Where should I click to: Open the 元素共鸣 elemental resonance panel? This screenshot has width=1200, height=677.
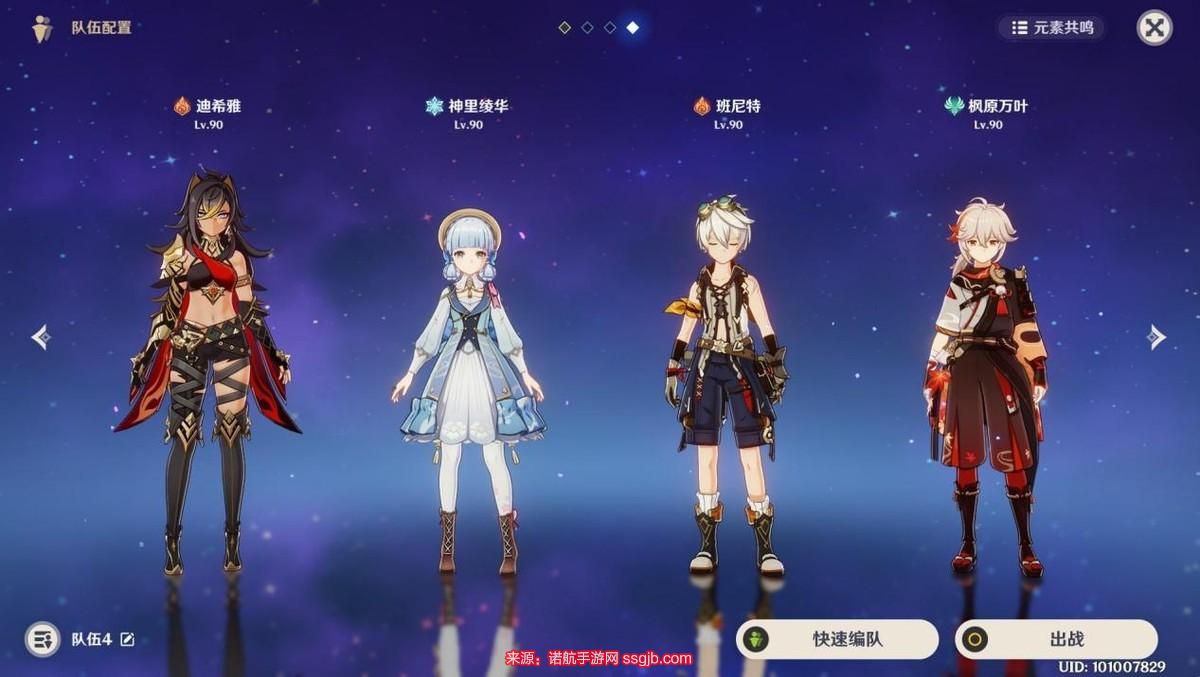tap(1051, 28)
